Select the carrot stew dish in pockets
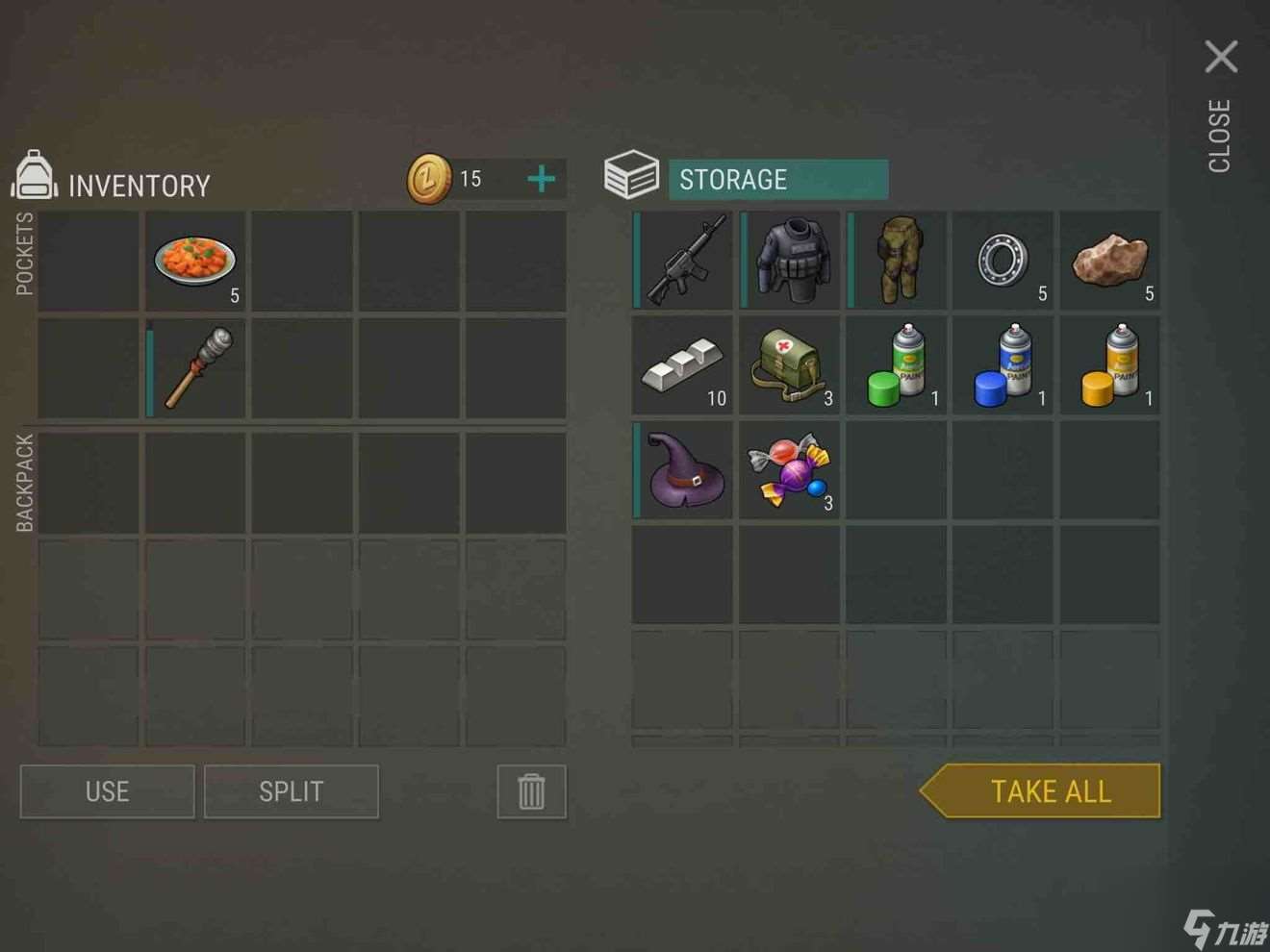The width and height of the screenshot is (1270, 952). 195,262
